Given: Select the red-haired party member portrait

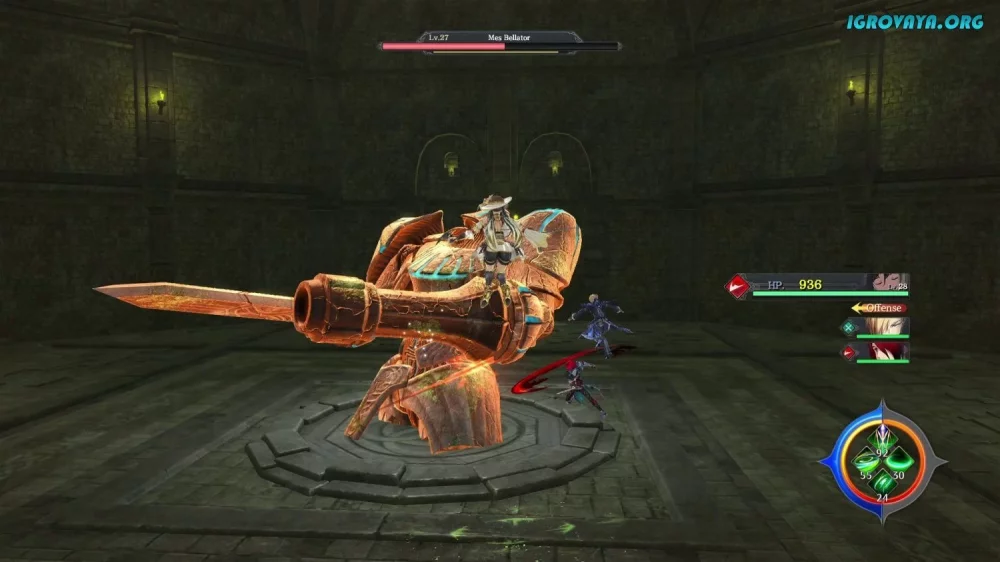Looking at the screenshot, I should click(888, 351).
